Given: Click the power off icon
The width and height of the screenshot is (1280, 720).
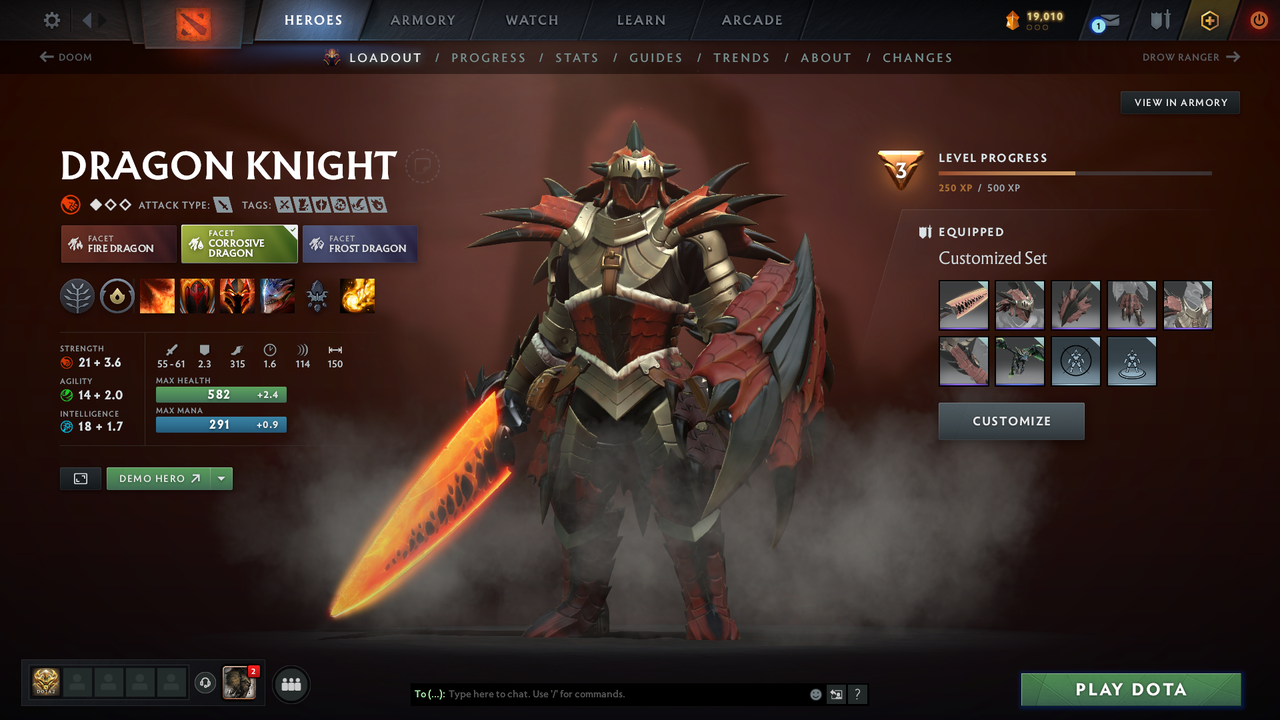Looking at the screenshot, I should [1258, 19].
